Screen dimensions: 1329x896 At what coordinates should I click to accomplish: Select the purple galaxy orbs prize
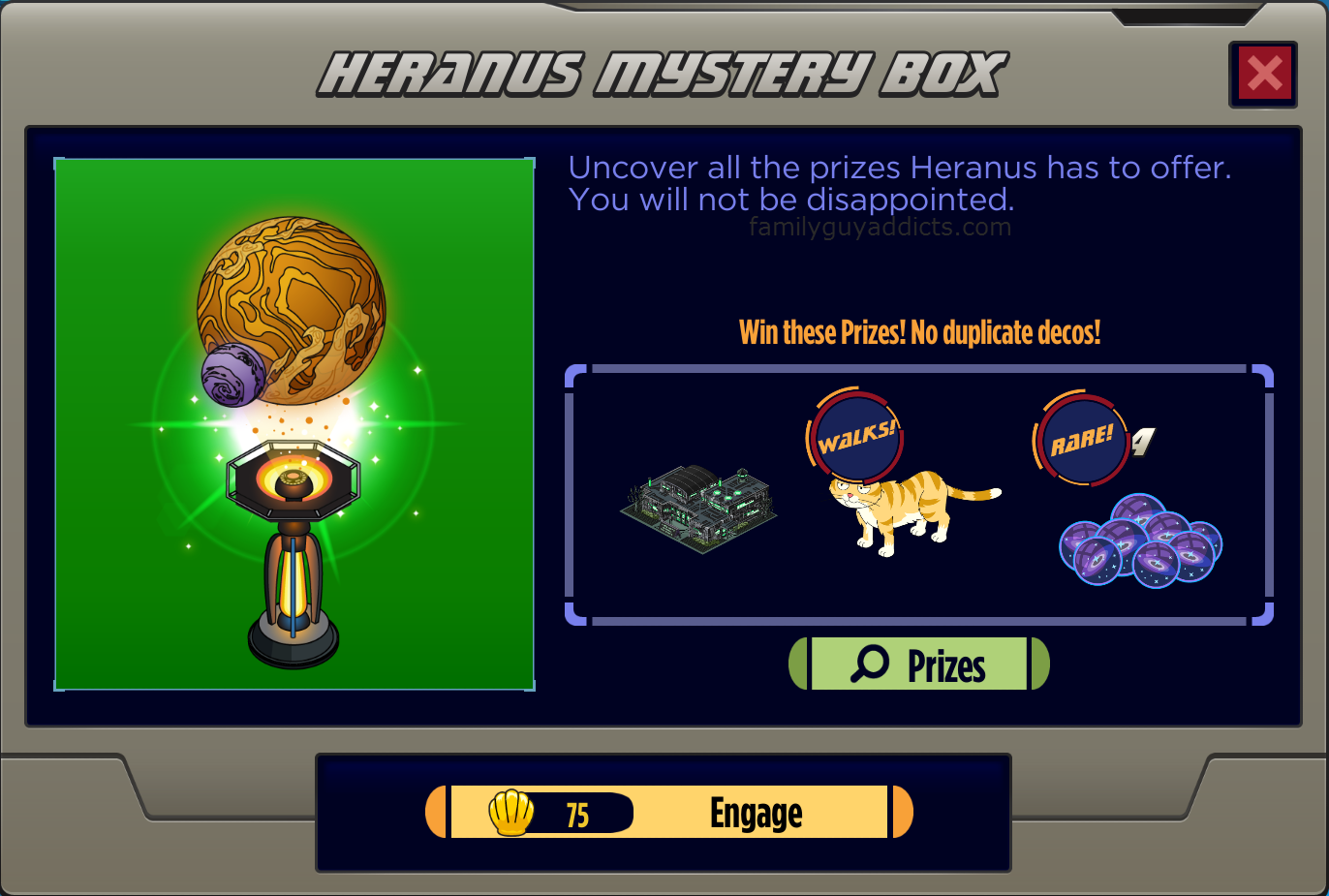(1140, 542)
